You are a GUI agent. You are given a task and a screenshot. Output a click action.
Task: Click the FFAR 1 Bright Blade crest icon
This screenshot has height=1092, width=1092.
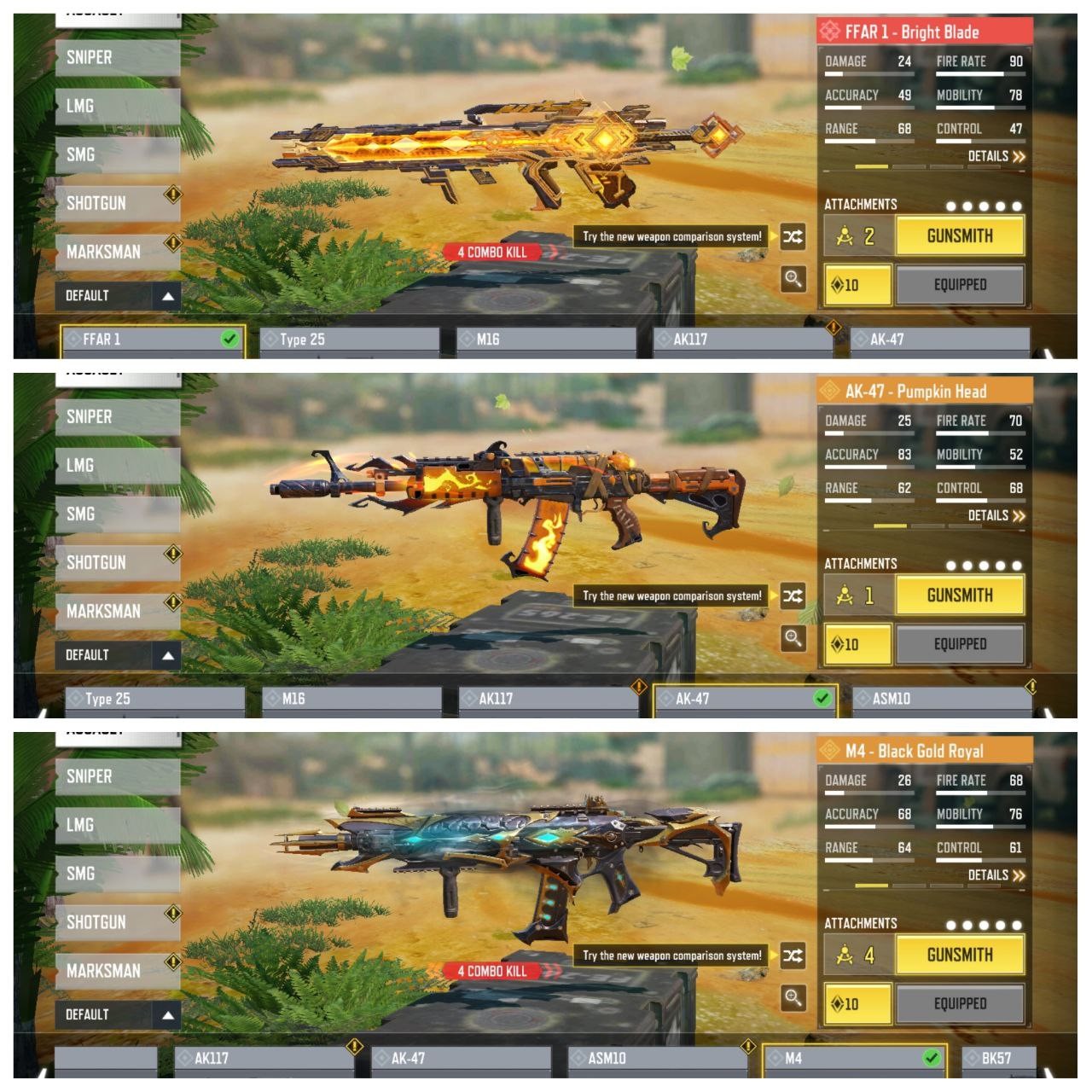pos(830,32)
